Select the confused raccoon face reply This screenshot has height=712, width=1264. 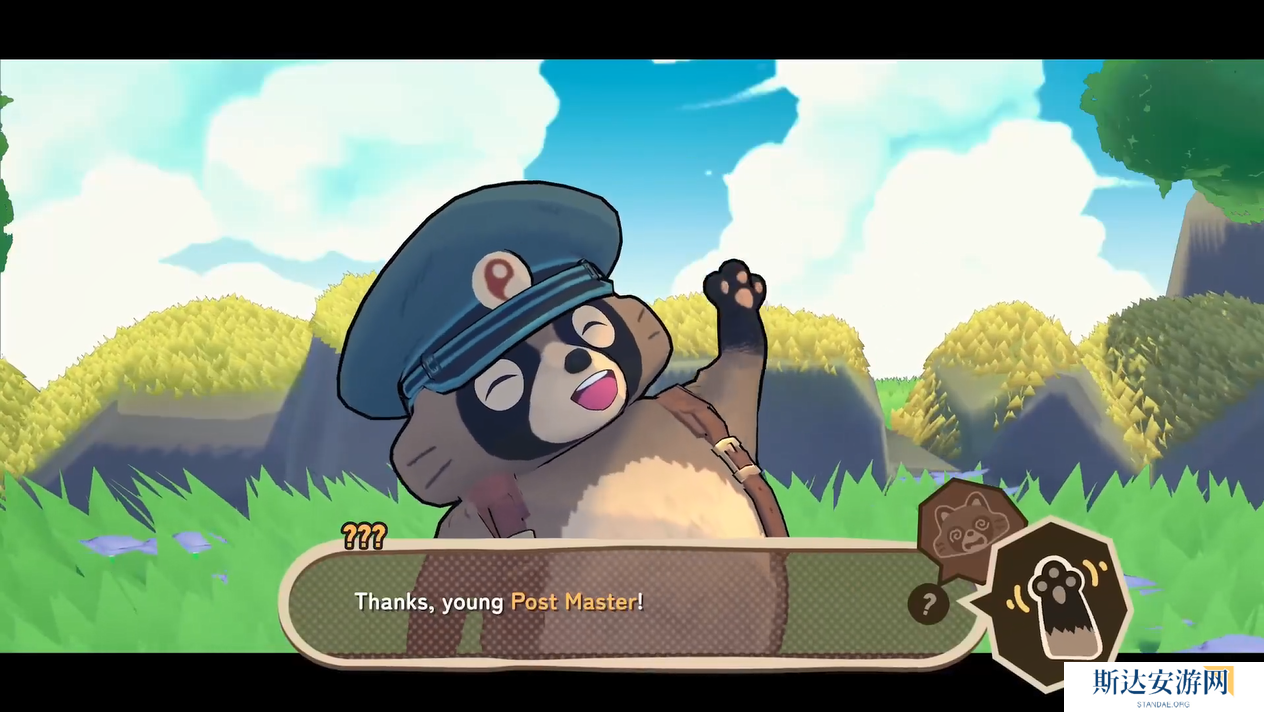click(966, 524)
